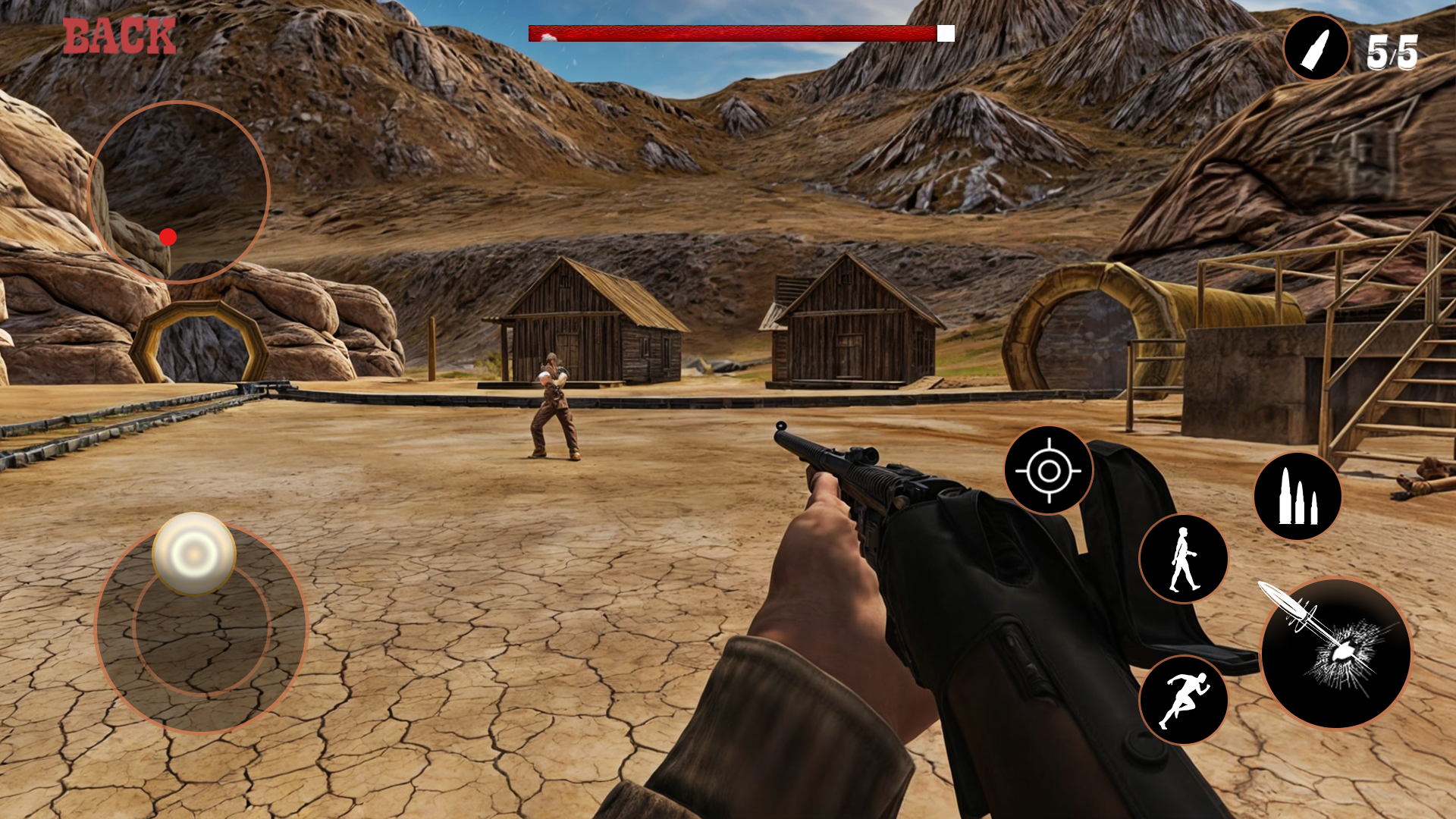The height and width of the screenshot is (819, 1456).
Task: Select the single bullet ammo icon
Action: 1316,48
